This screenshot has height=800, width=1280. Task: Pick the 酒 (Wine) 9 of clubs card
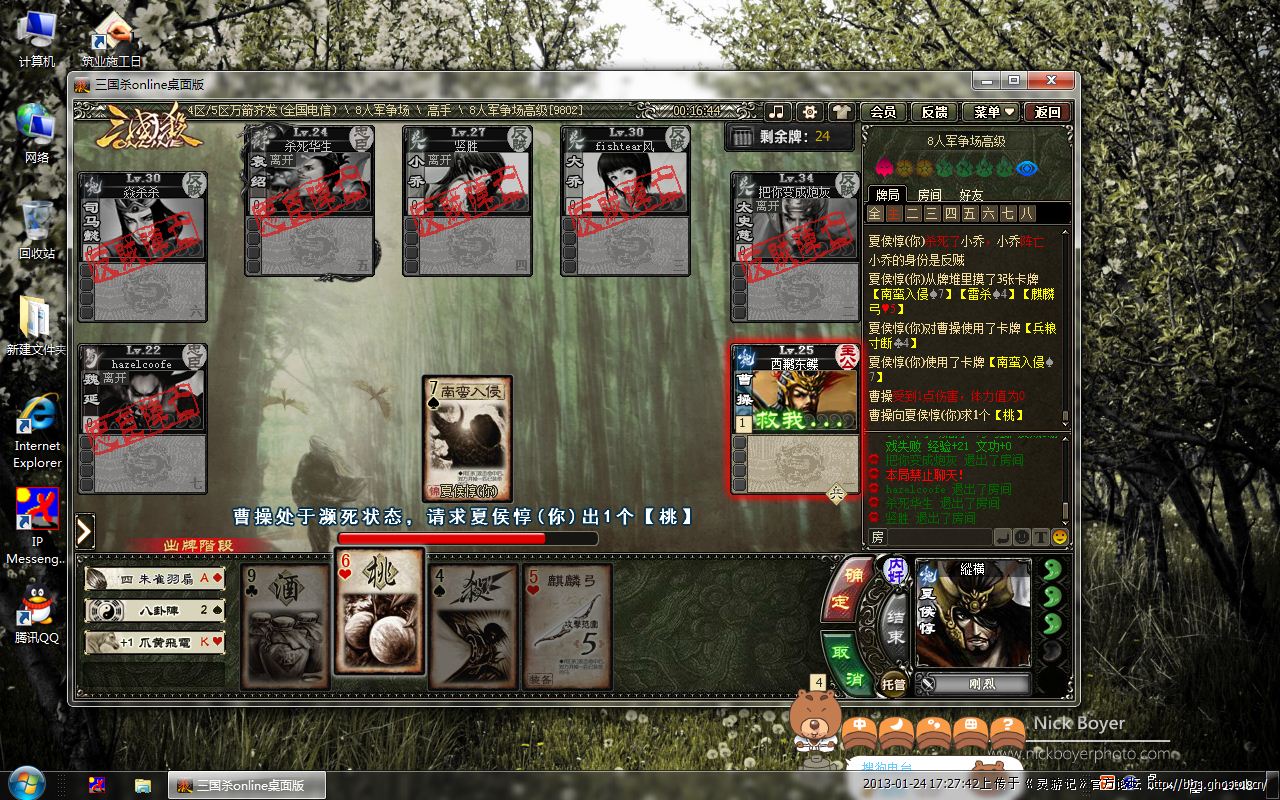pyautogui.click(x=283, y=626)
